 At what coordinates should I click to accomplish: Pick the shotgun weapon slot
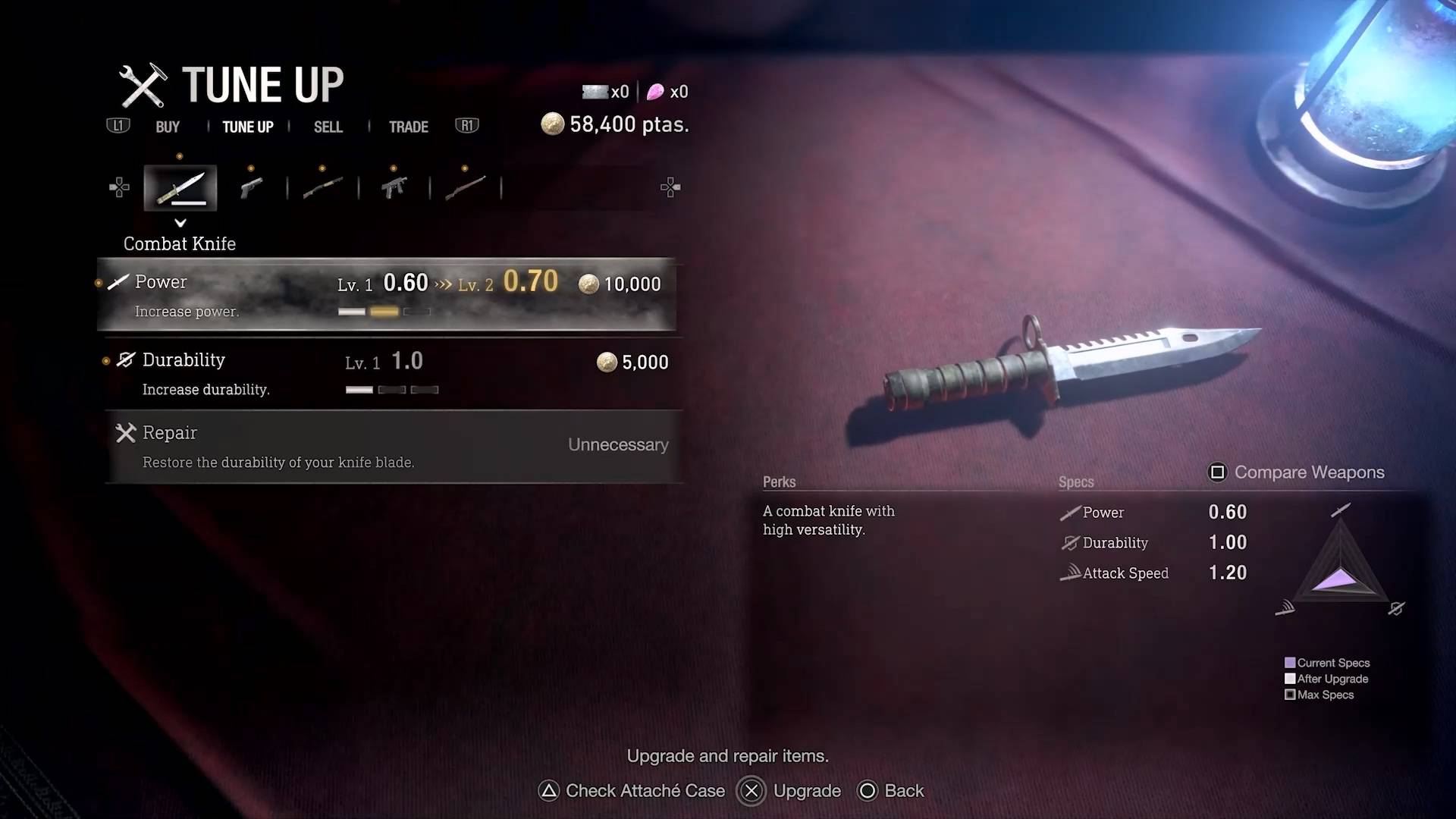coord(322,187)
